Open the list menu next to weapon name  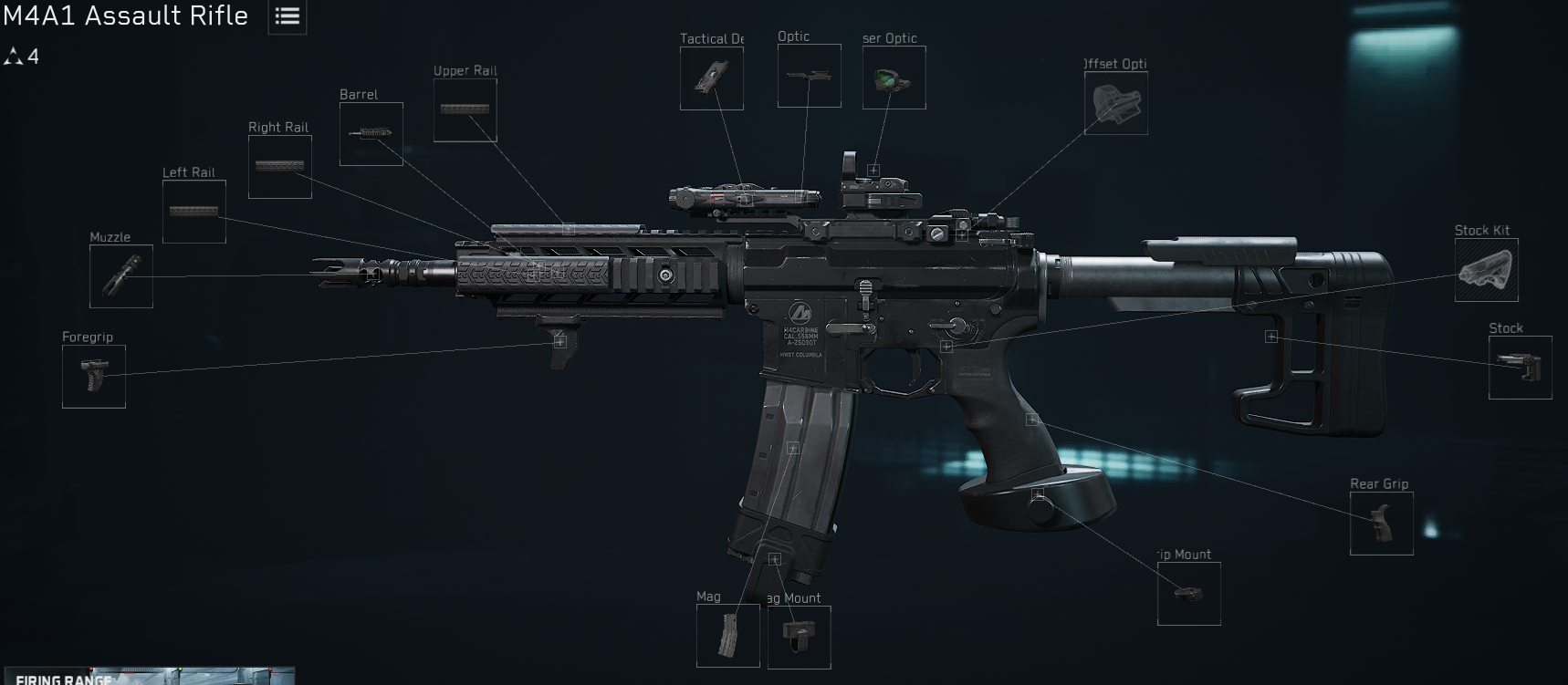287,16
